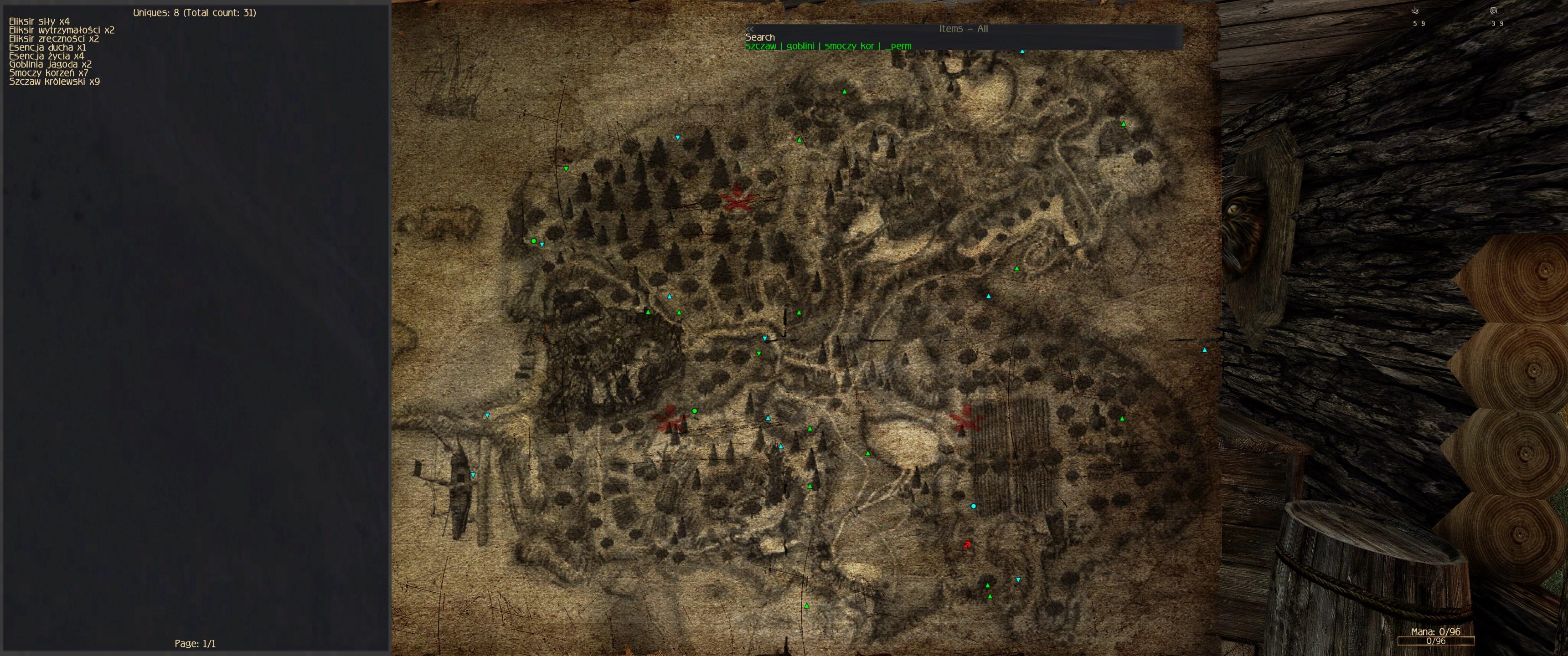
Task: Click the Page: 1/1 indicator
Action: [x=195, y=643]
